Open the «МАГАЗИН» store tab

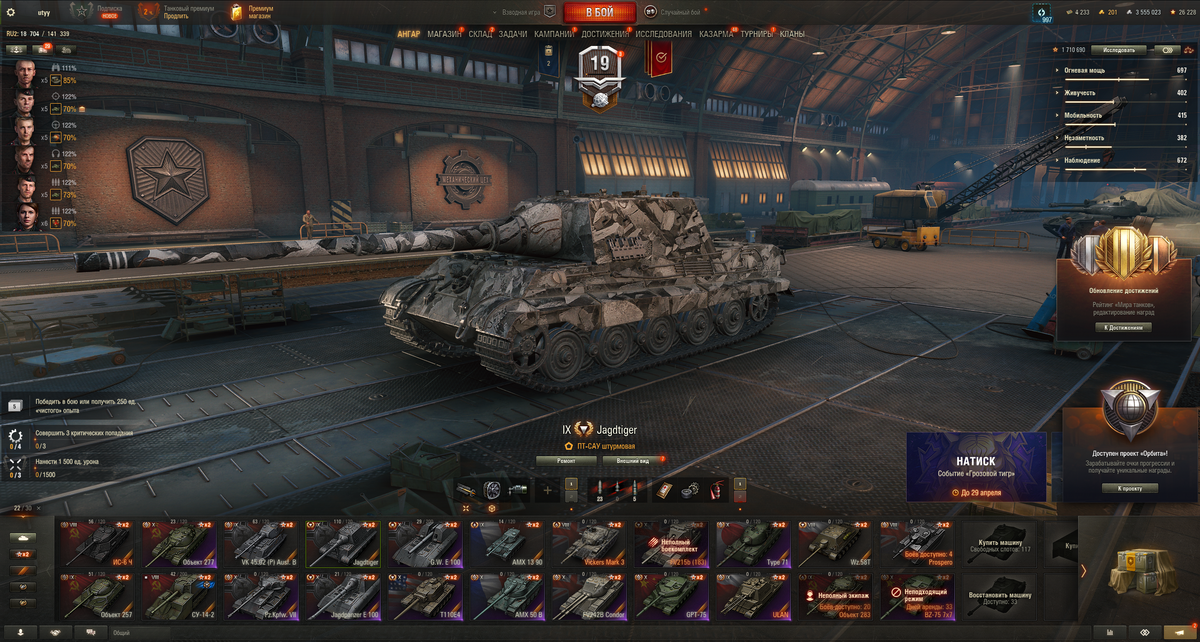(x=444, y=34)
